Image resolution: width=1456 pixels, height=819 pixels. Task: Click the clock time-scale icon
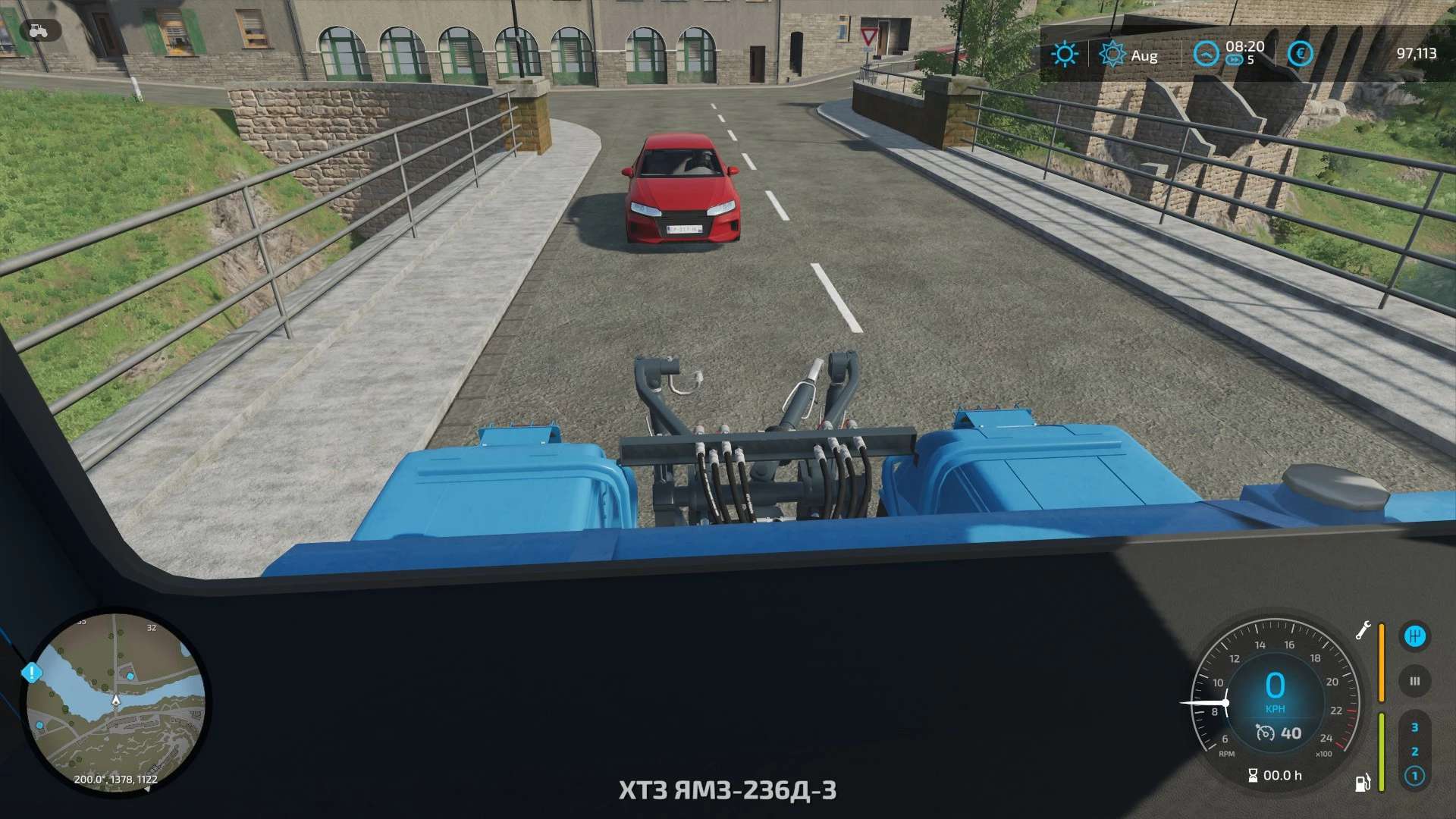click(x=1206, y=54)
